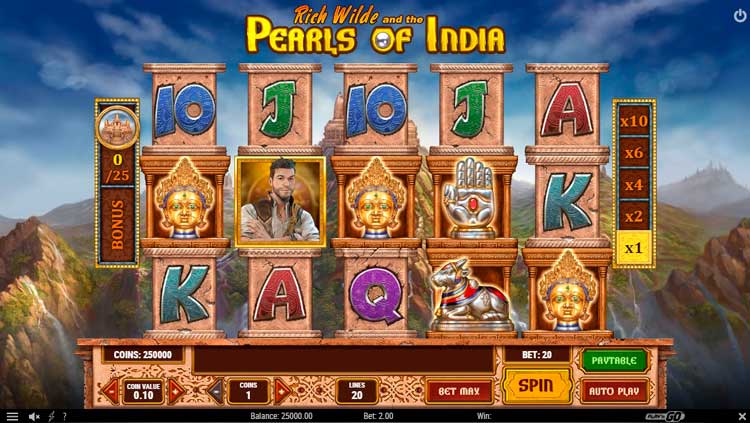Spin the reels with the SPIN button

[x=537, y=385]
